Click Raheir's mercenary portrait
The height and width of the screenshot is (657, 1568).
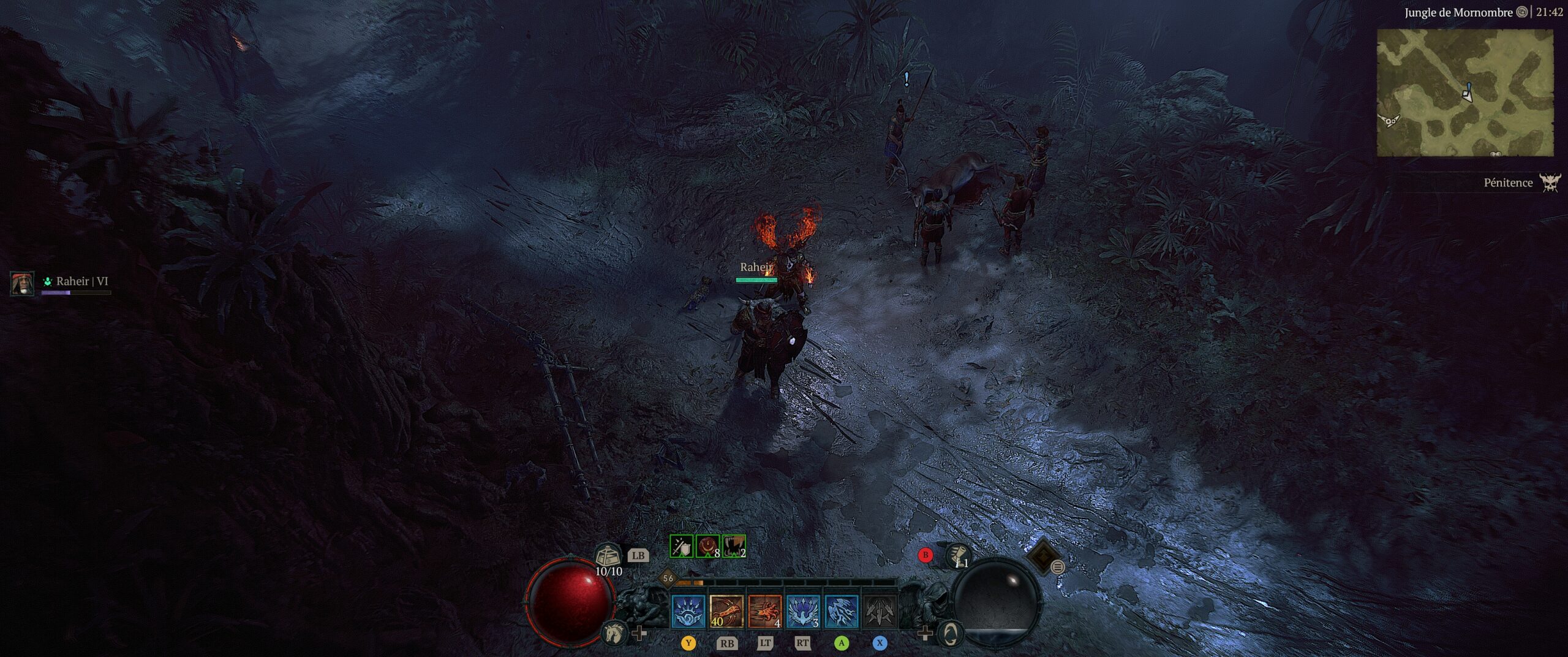(22, 283)
